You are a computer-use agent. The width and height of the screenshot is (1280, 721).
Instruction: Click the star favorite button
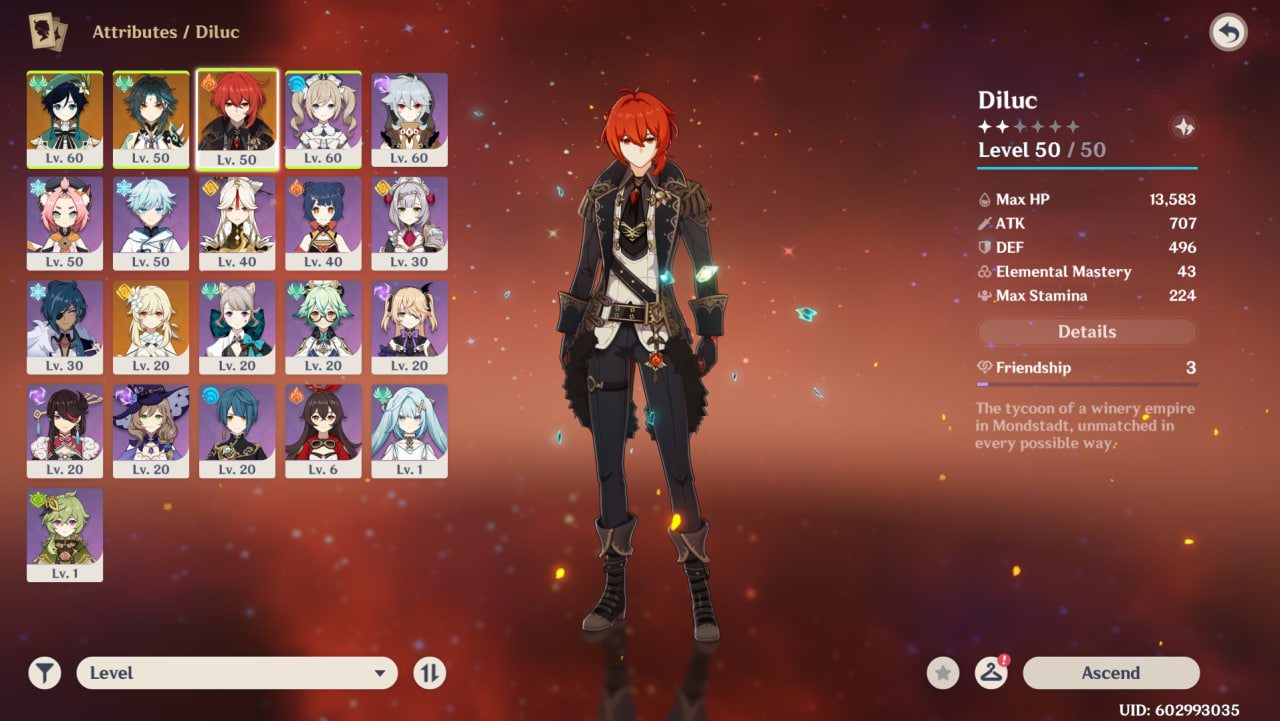click(943, 673)
